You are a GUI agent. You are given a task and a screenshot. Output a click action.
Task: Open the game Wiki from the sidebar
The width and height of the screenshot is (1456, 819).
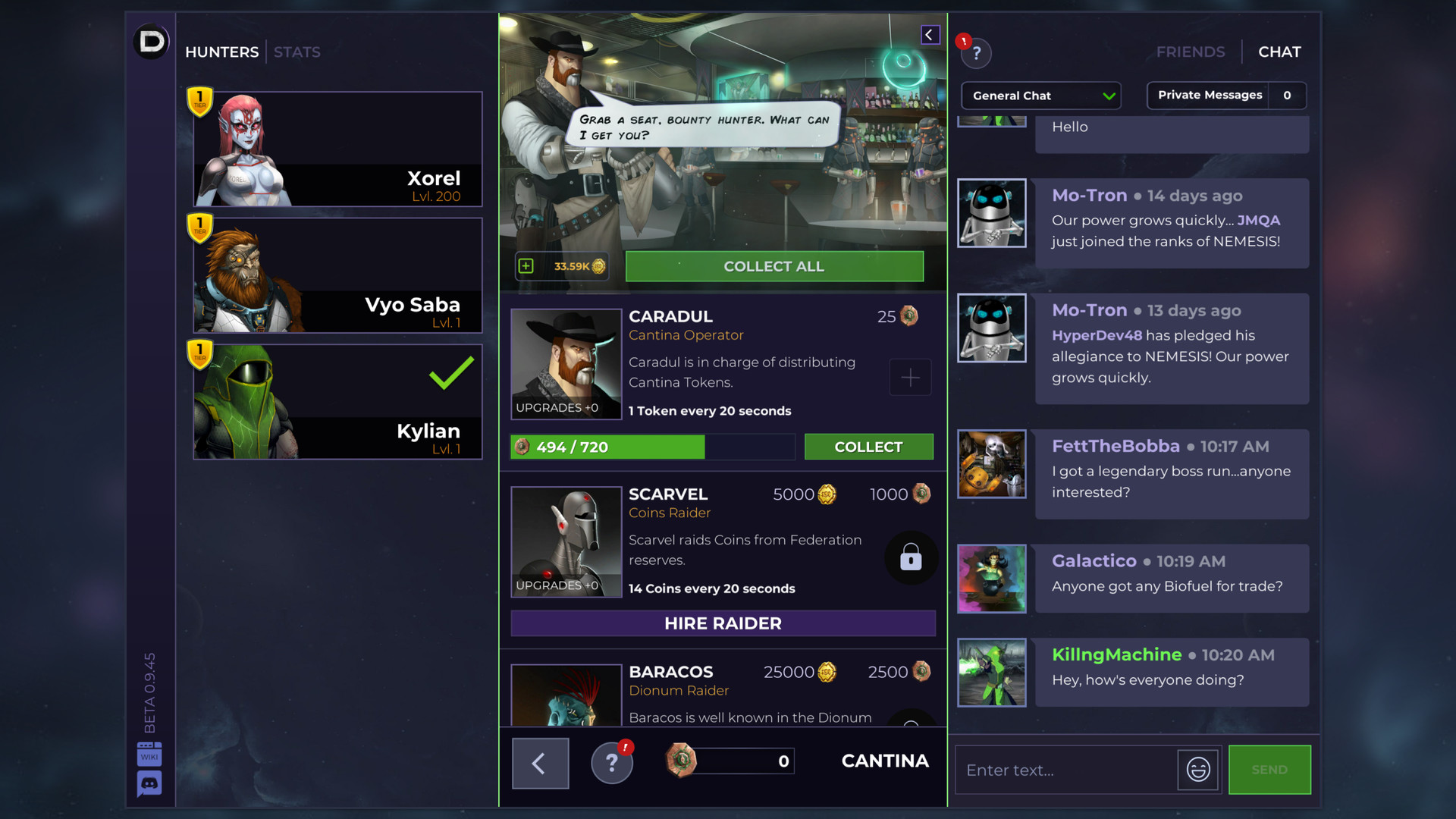pos(149,754)
